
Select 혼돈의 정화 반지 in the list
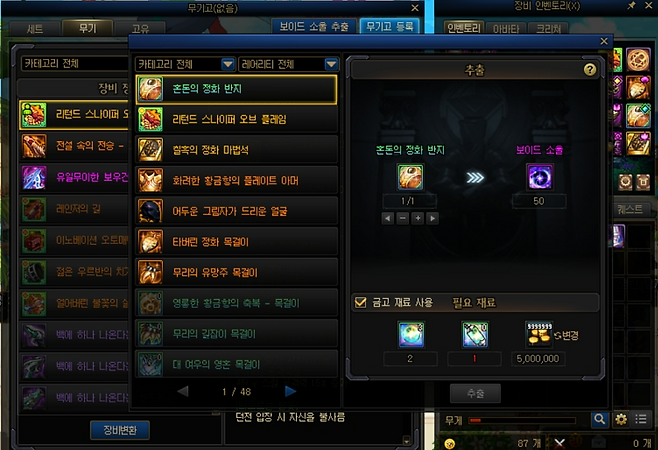click(235, 89)
